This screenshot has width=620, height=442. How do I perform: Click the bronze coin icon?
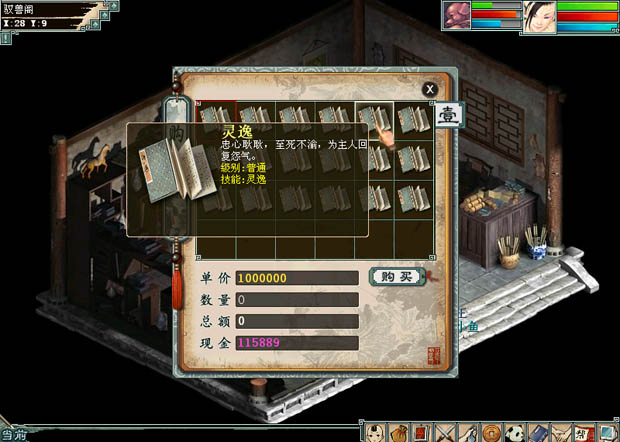491,432
